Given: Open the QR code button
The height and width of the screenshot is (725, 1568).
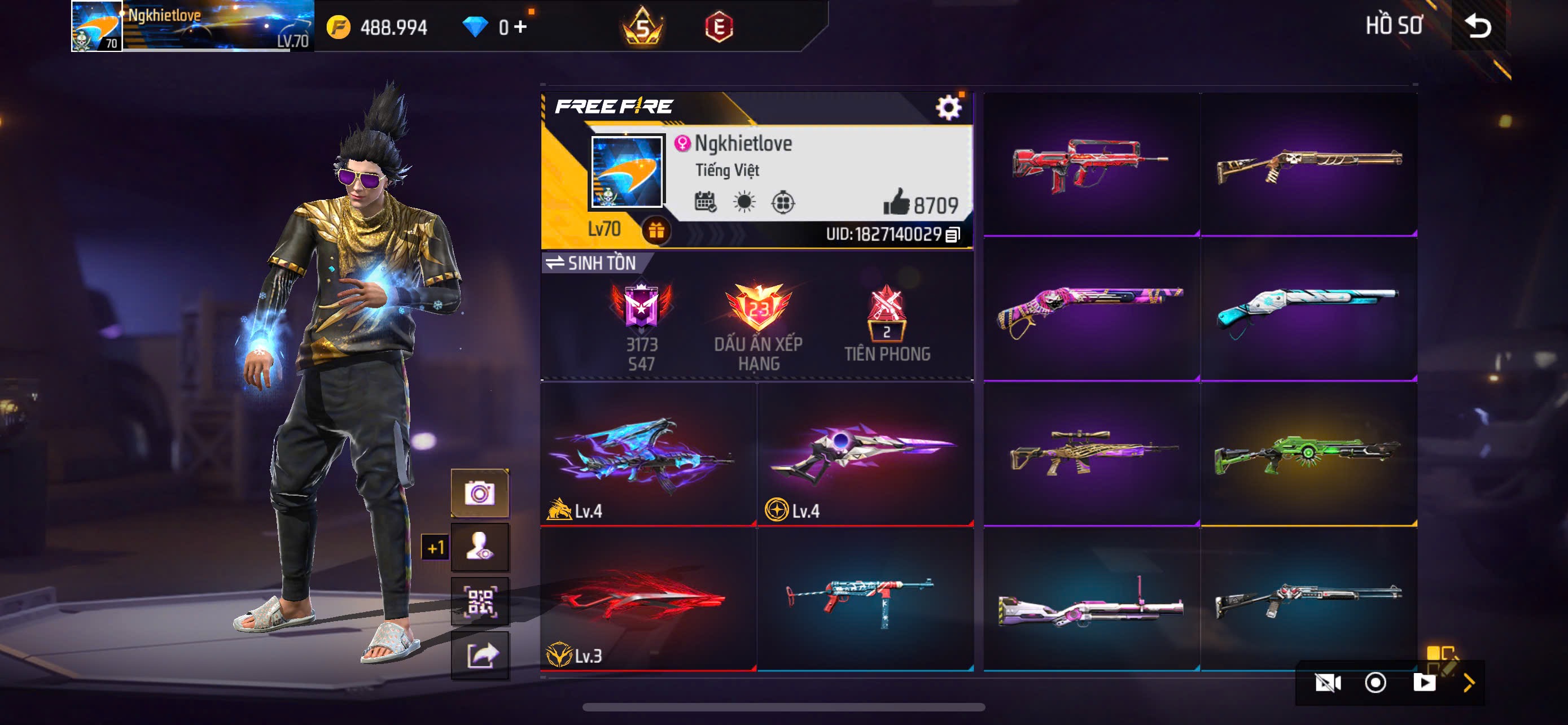Looking at the screenshot, I should point(480,601).
